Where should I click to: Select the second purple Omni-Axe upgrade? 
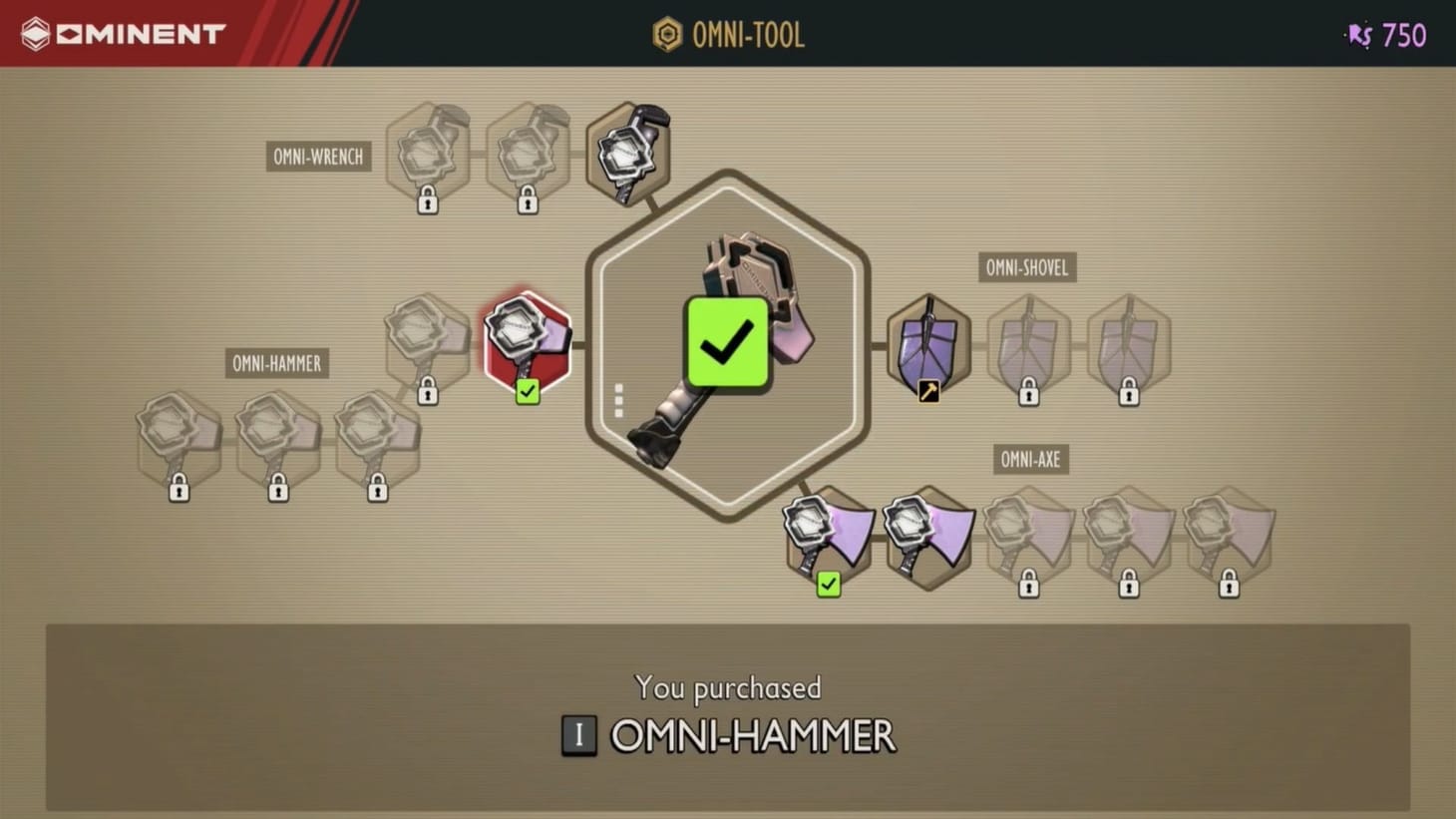pyautogui.click(x=928, y=537)
